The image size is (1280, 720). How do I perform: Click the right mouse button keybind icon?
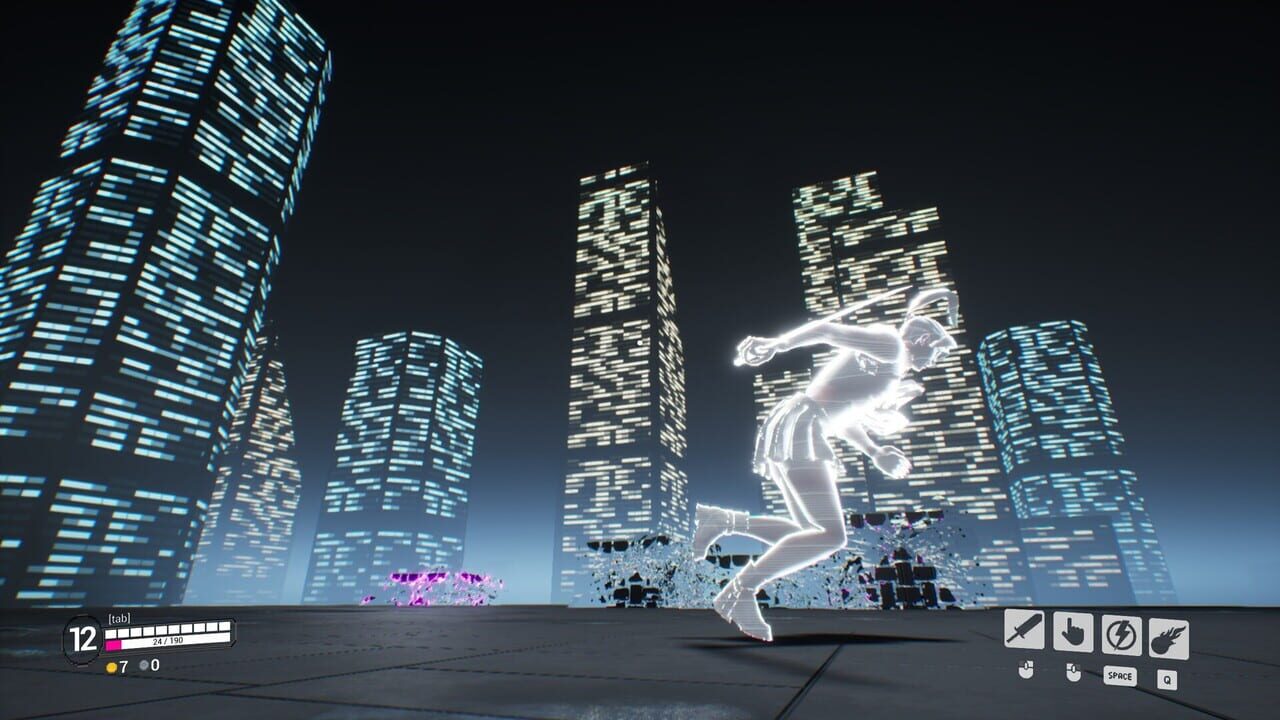click(x=1073, y=672)
